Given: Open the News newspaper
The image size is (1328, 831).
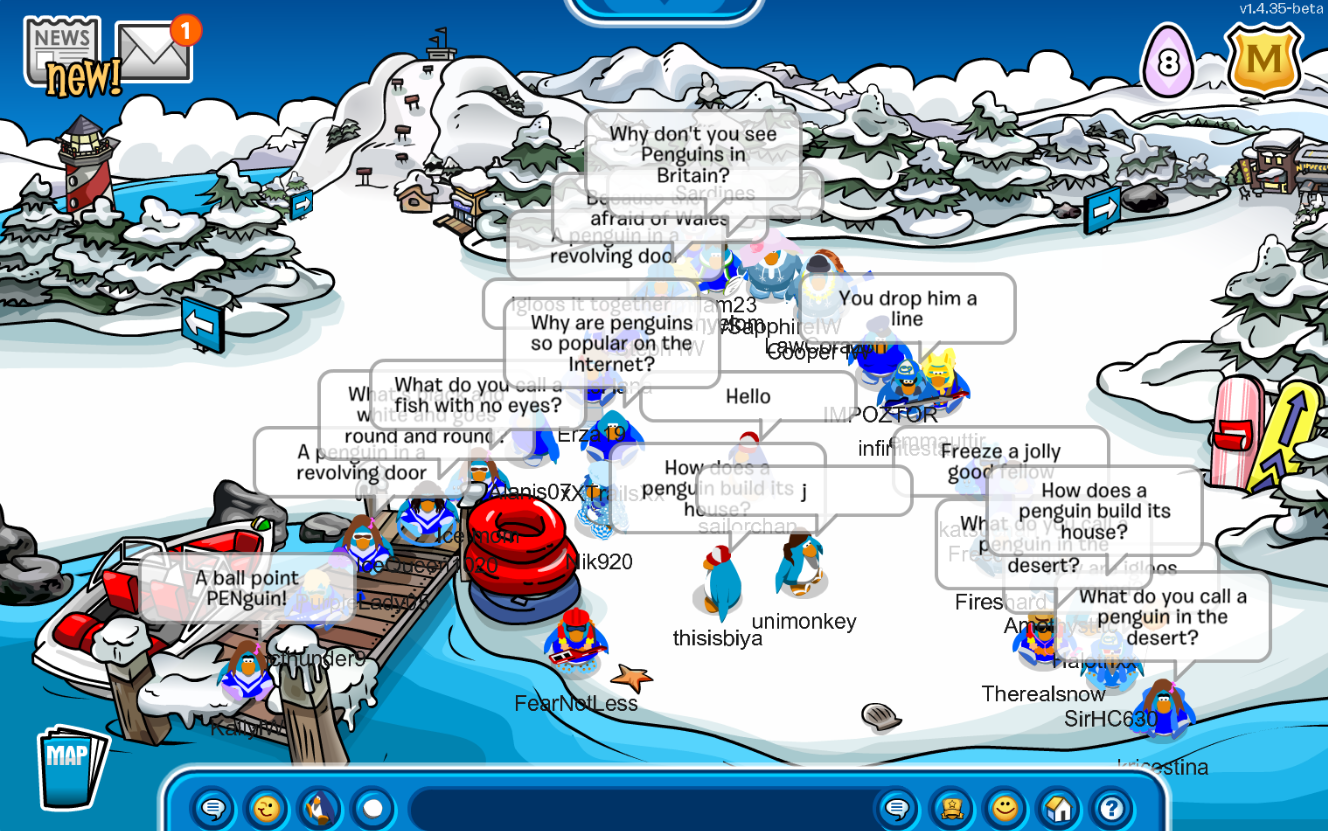Looking at the screenshot, I should click(62, 50).
